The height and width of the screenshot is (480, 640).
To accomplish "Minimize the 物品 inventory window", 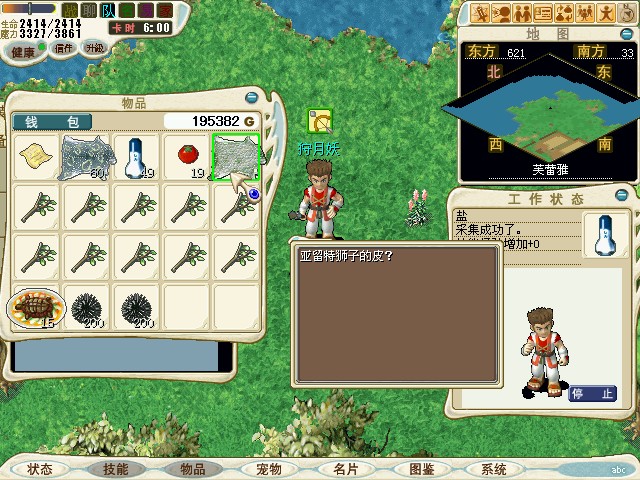I will 250,98.
